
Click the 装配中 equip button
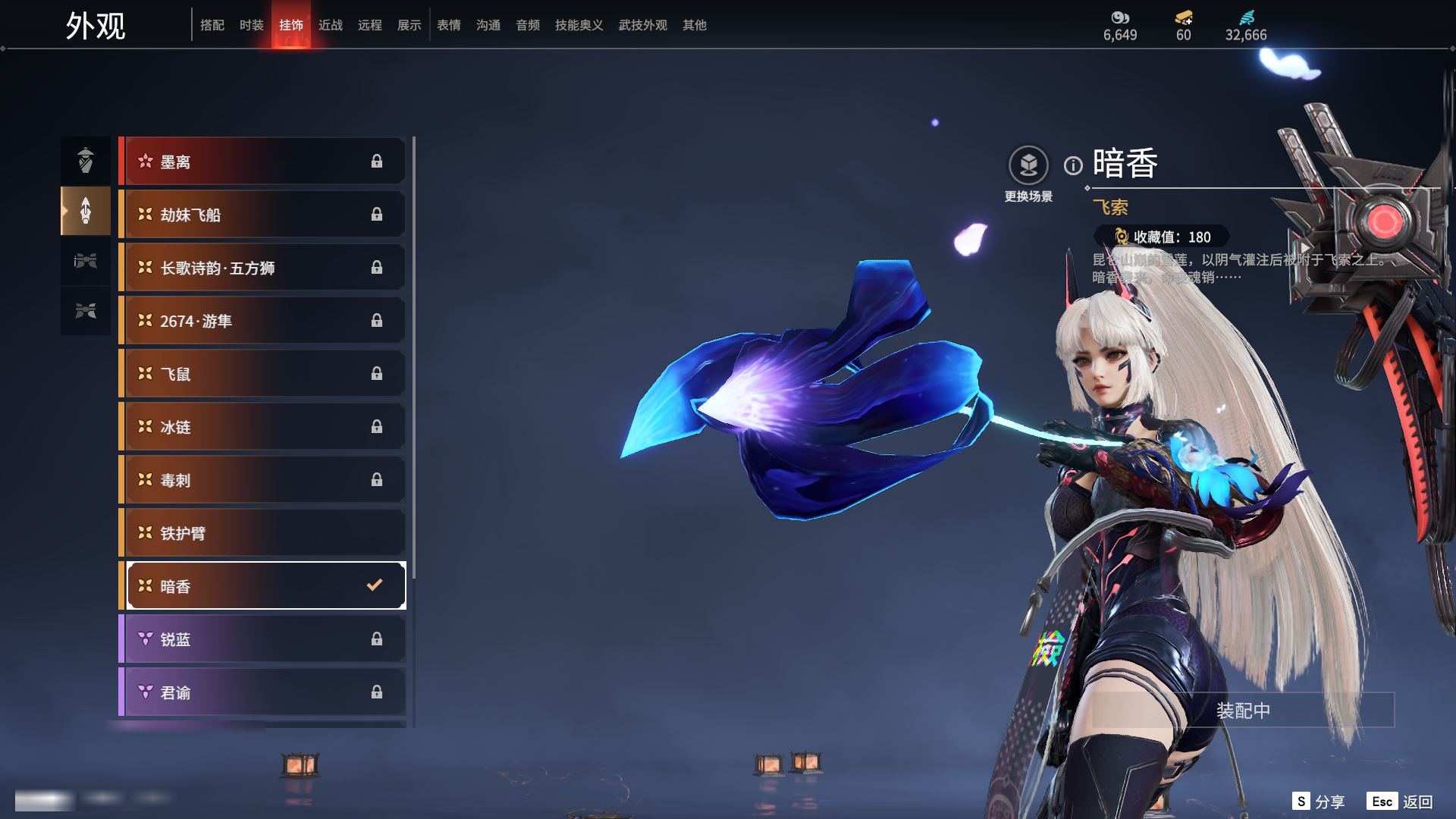1243,711
